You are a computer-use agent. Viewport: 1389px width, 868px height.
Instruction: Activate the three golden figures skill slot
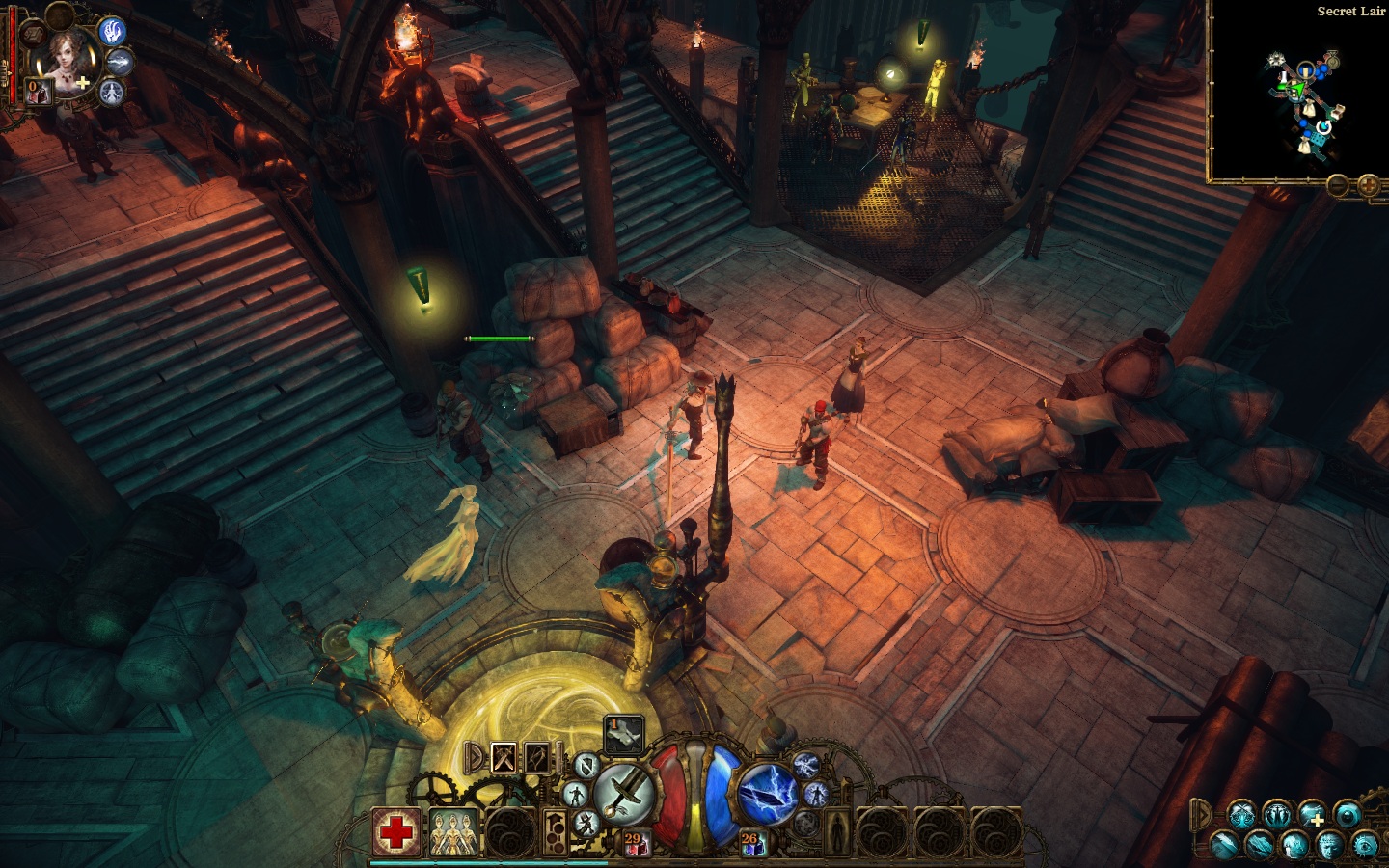453,831
